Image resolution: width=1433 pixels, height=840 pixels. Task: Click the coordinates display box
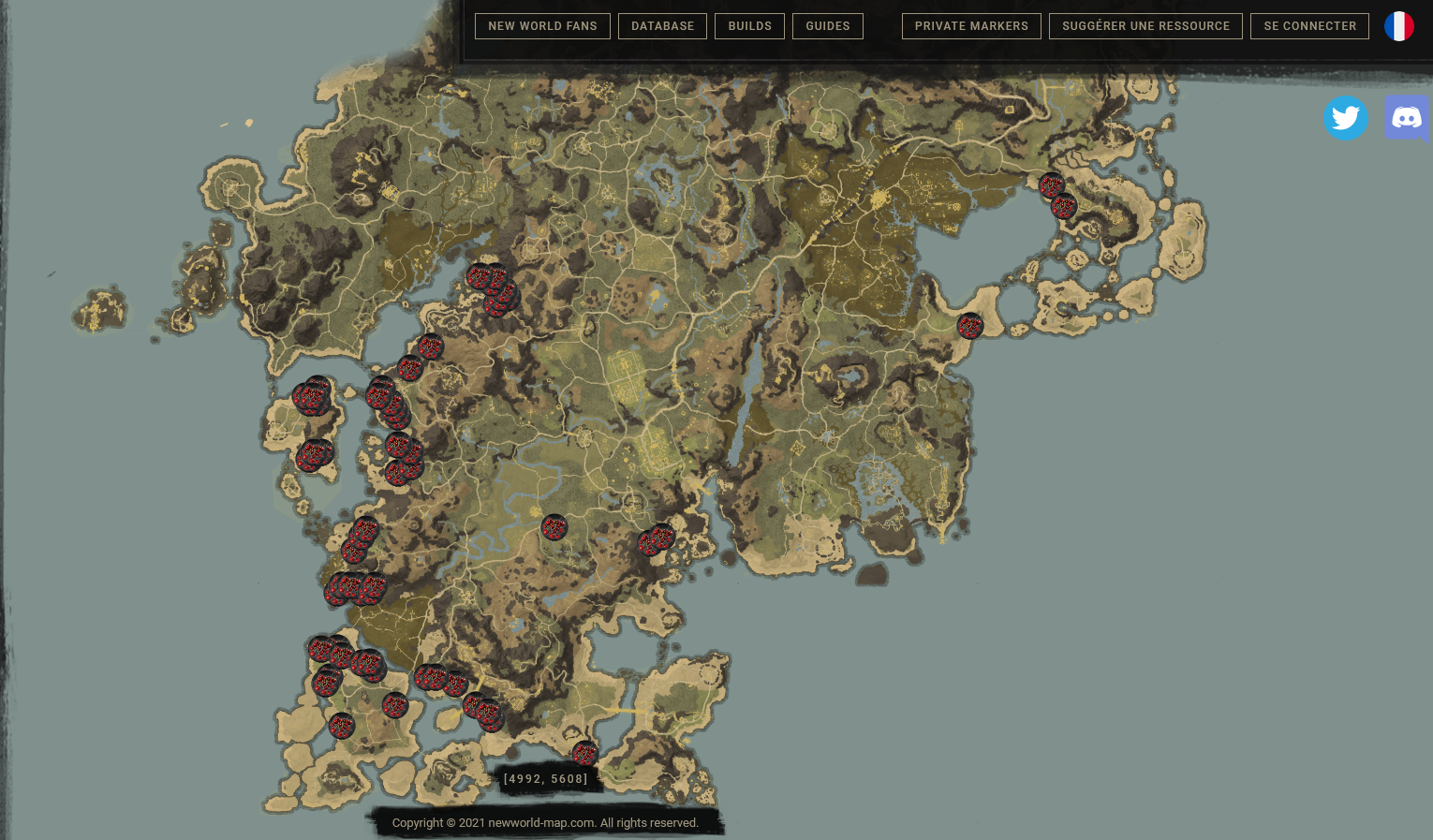[546, 778]
